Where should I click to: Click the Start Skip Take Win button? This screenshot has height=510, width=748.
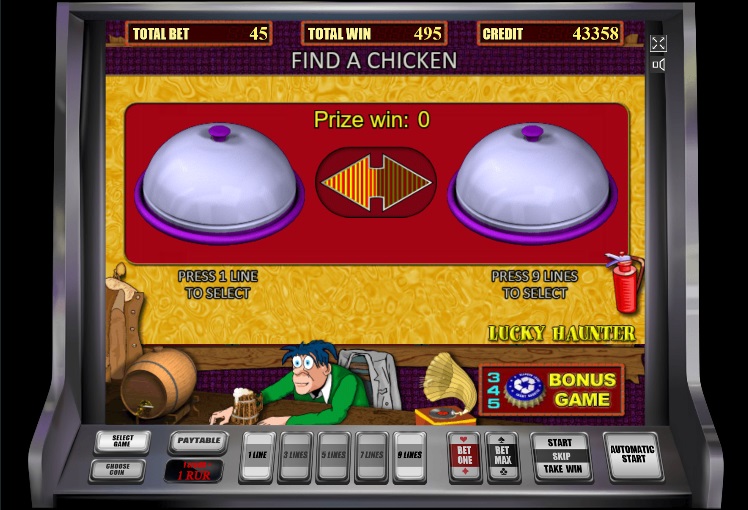coord(561,457)
